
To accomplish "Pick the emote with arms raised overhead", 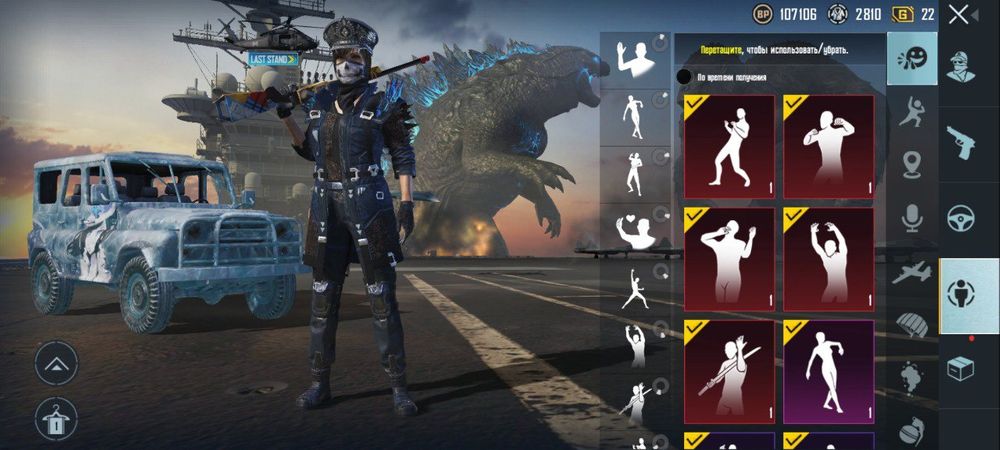I will [828, 256].
